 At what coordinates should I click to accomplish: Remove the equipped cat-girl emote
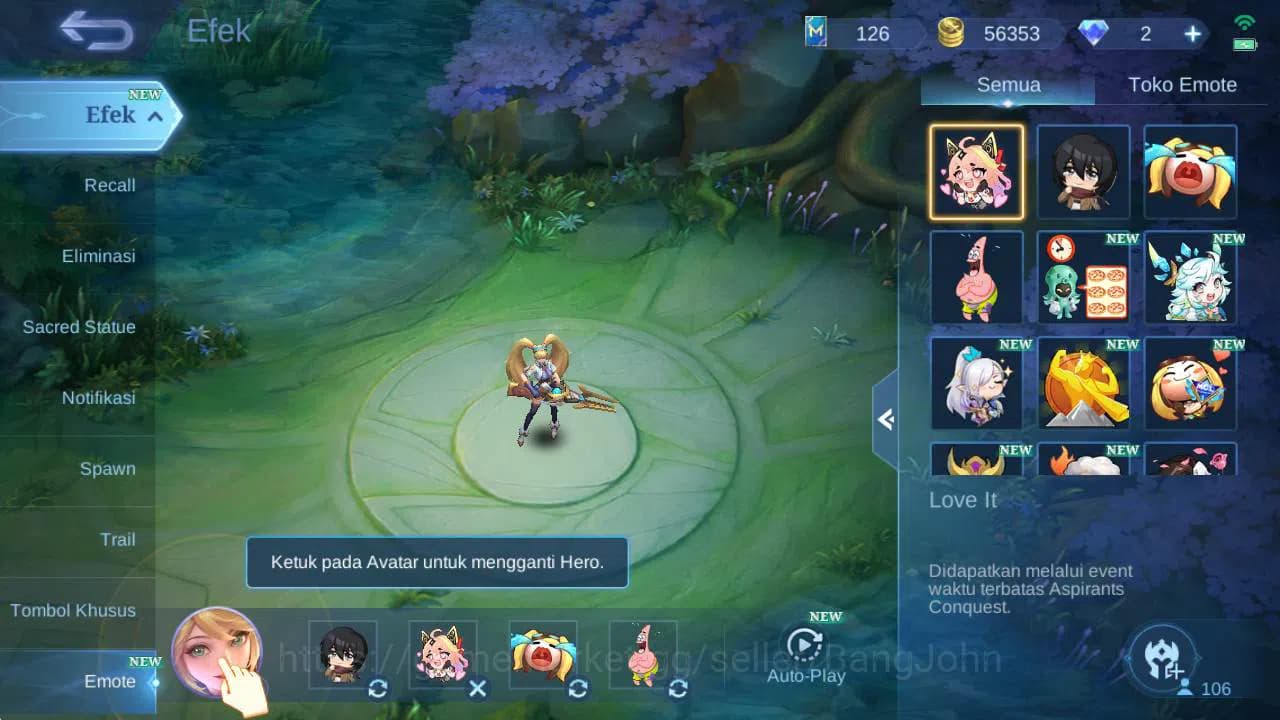click(478, 688)
